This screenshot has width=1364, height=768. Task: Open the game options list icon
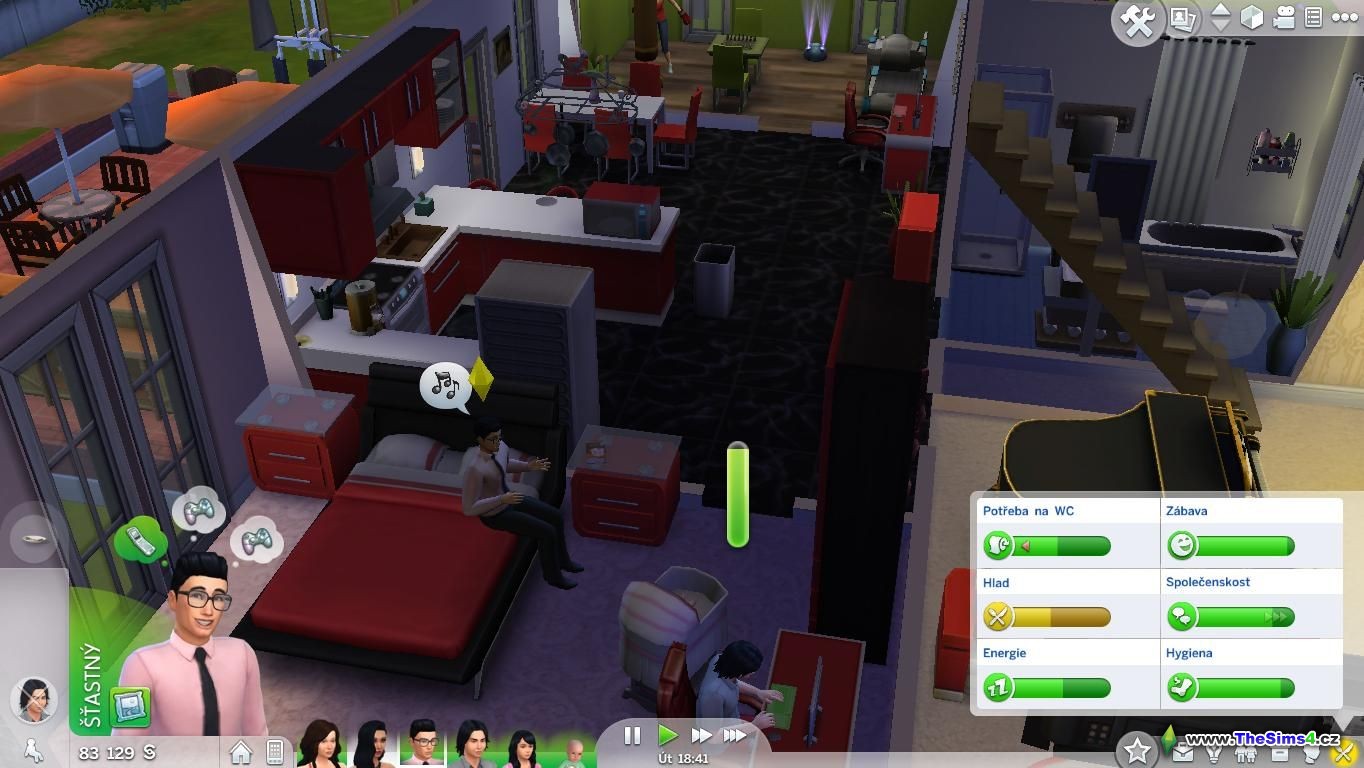coord(1314,18)
